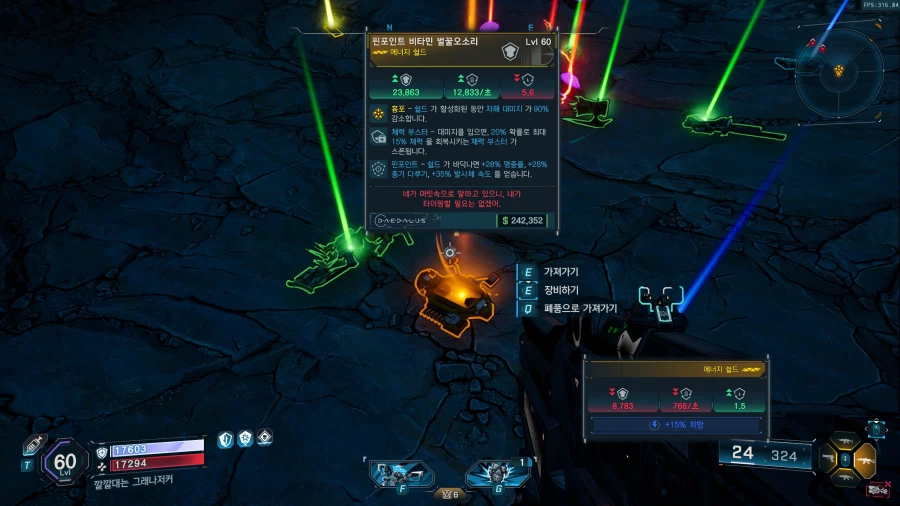900x506 pixels.
Task: Click the third status effect icon
Action: click(265, 438)
